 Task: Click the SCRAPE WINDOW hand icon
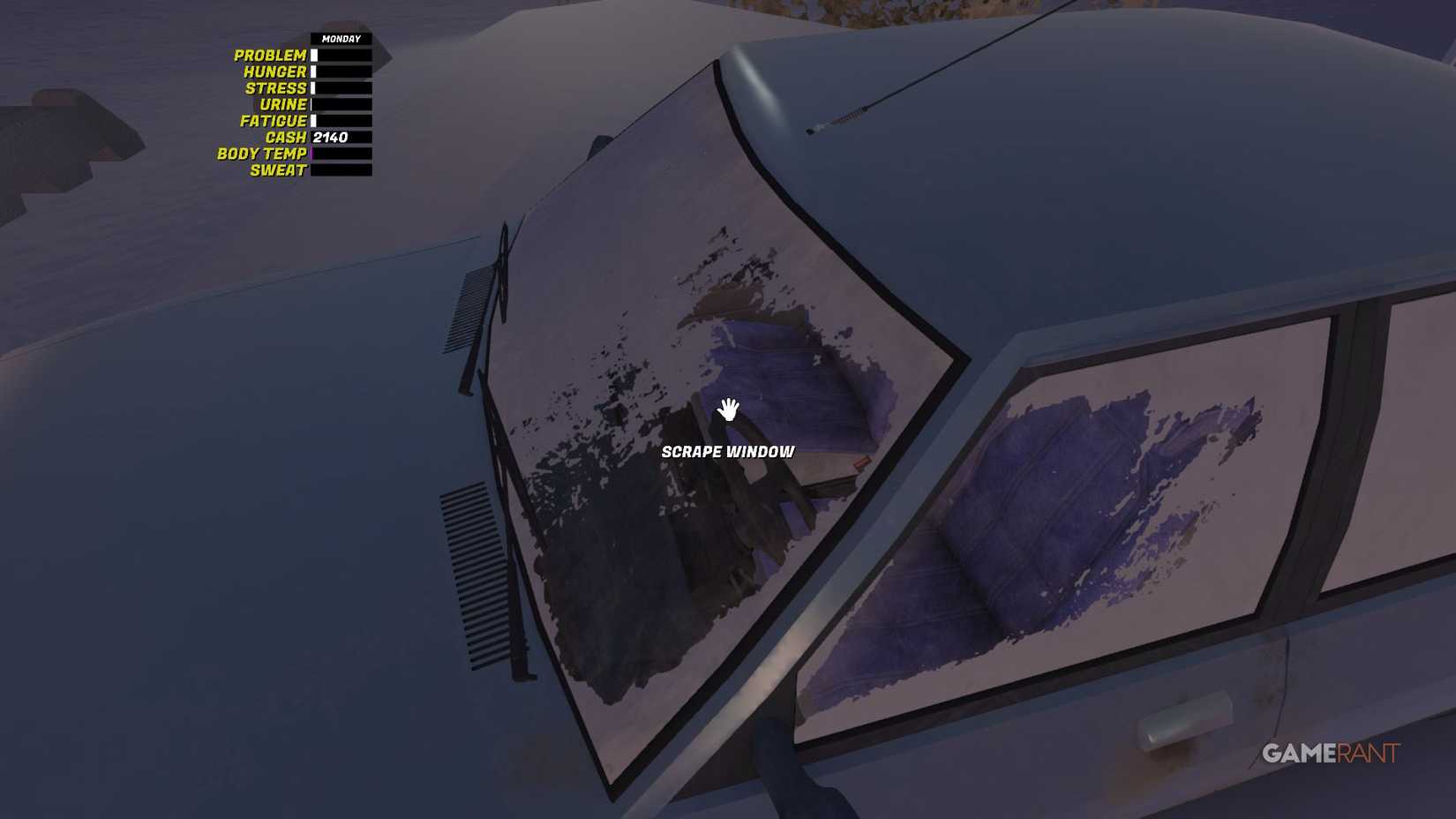pyautogui.click(x=727, y=409)
